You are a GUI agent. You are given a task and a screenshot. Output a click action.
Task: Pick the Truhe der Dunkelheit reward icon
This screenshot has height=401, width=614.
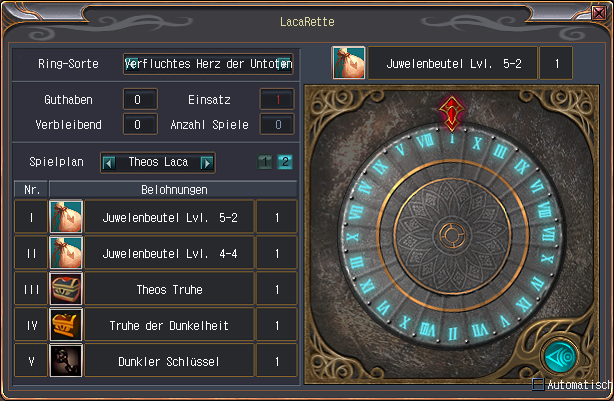[65, 325]
